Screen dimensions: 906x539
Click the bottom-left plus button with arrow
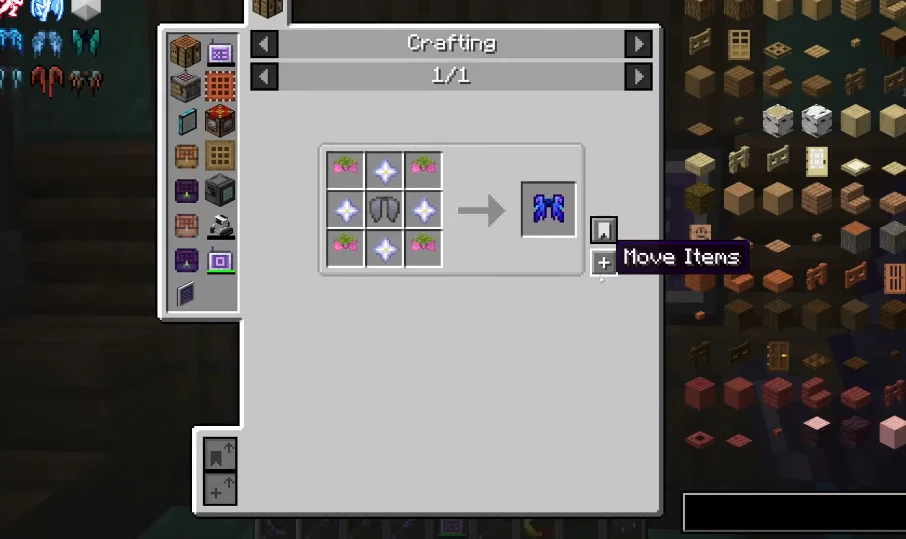point(220,489)
